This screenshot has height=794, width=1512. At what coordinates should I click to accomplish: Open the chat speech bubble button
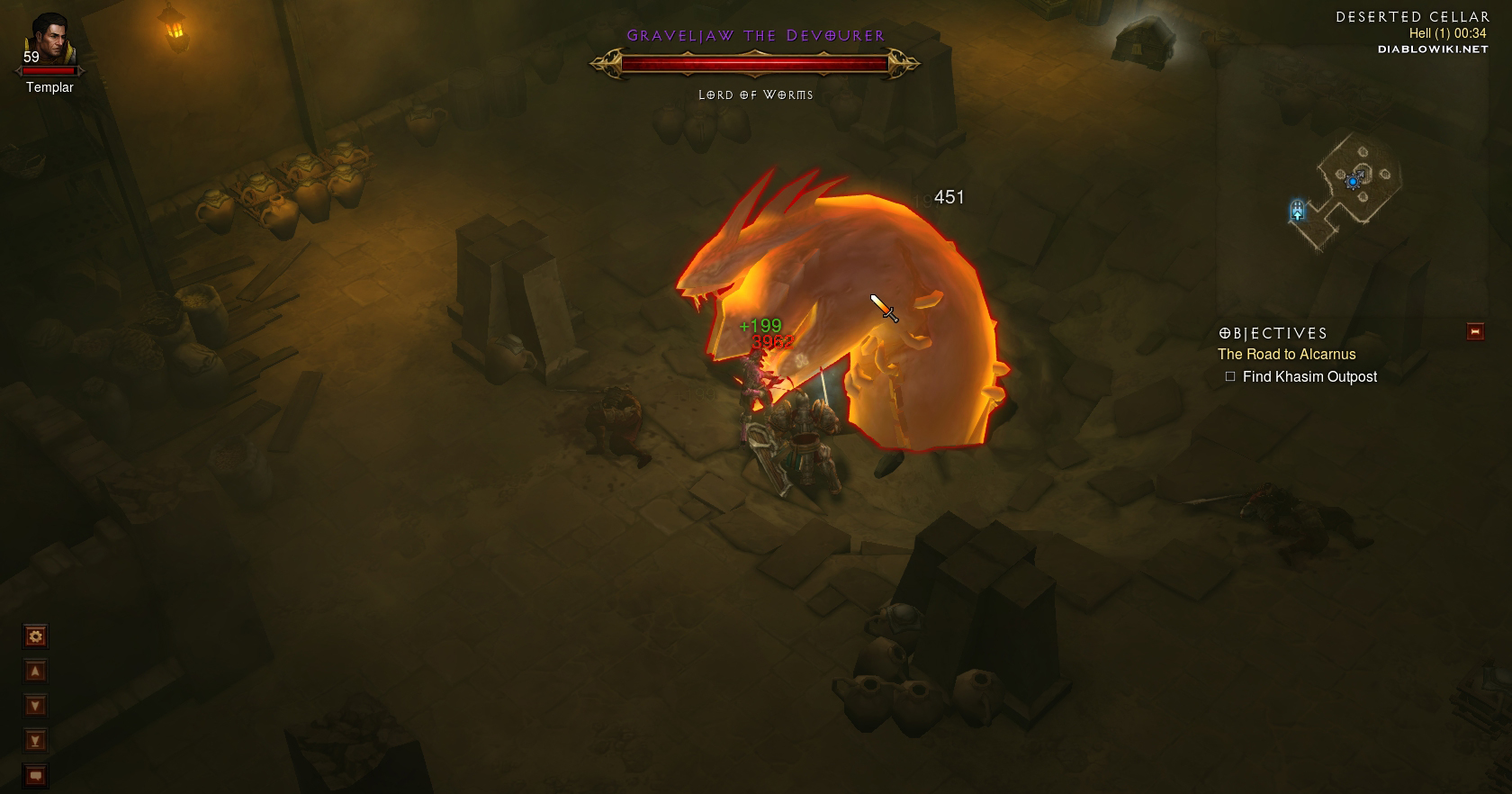pyautogui.click(x=35, y=775)
